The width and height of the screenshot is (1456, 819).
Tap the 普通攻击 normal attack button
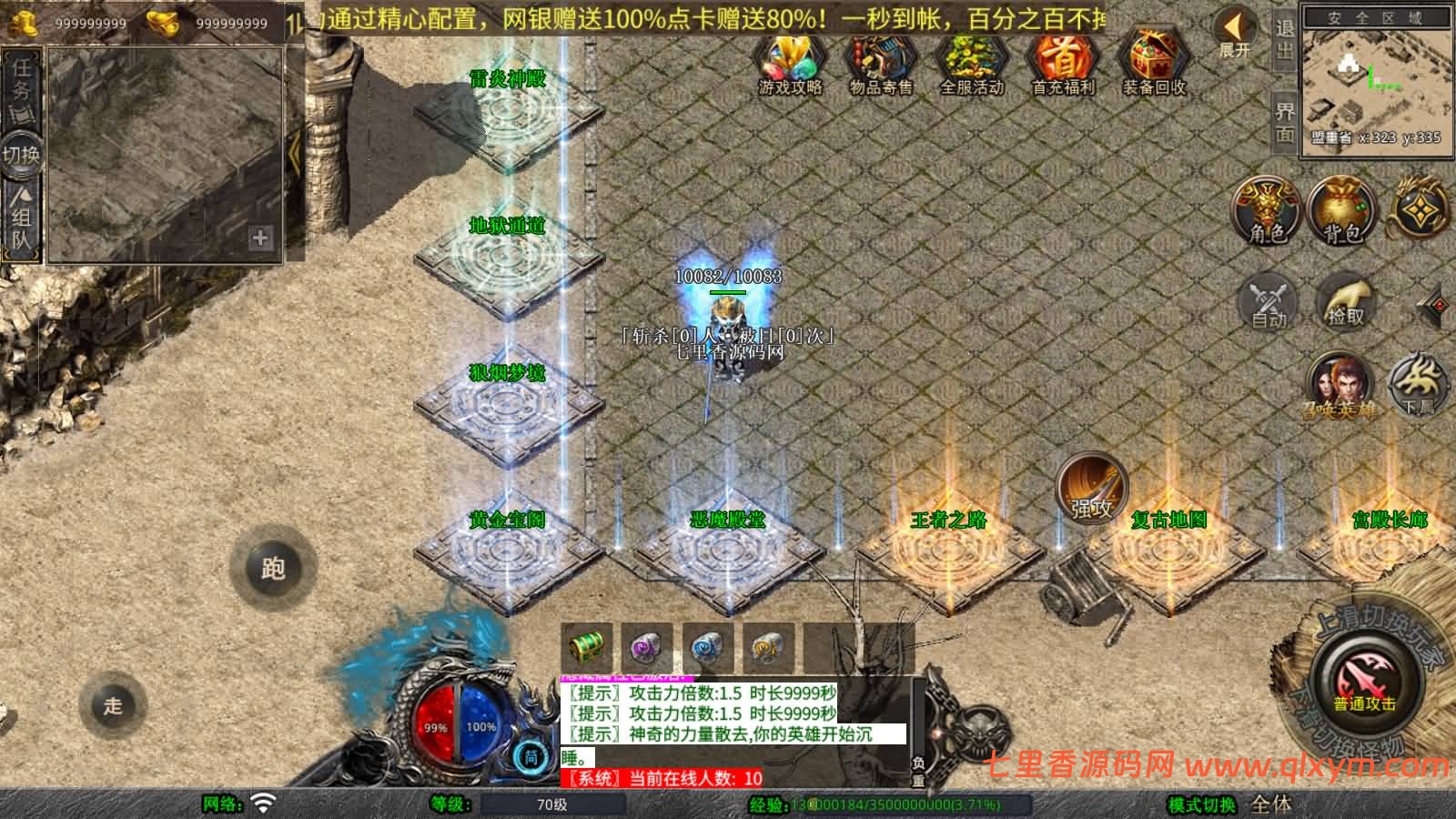(x=1364, y=682)
